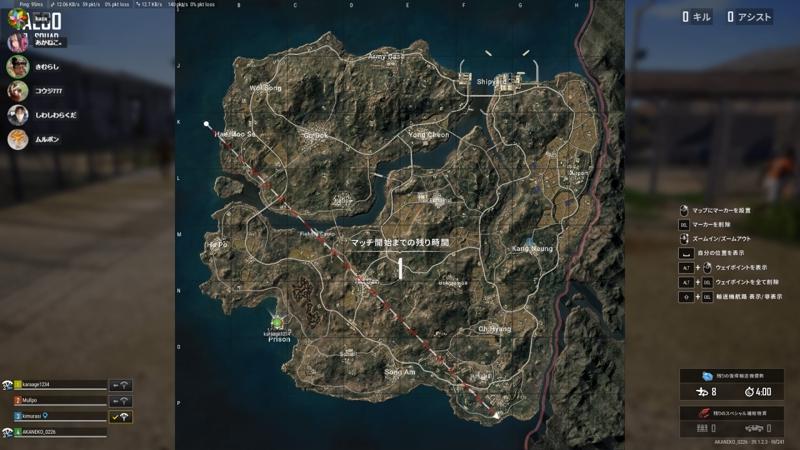Click the parachute follow button beside karaage1234
The image size is (800, 450).
(x=121, y=385)
